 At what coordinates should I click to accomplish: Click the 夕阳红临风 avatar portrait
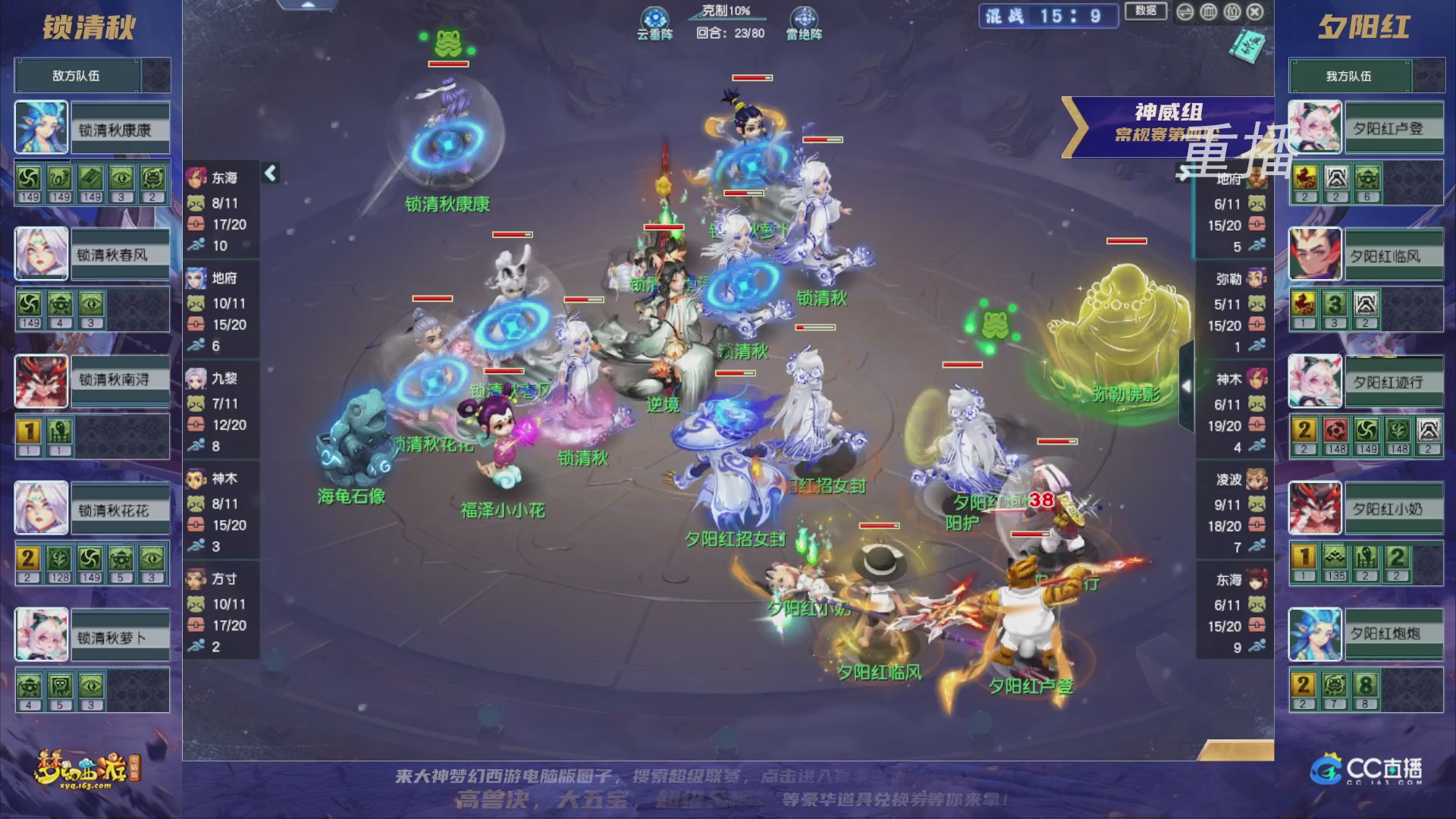tap(1314, 254)
